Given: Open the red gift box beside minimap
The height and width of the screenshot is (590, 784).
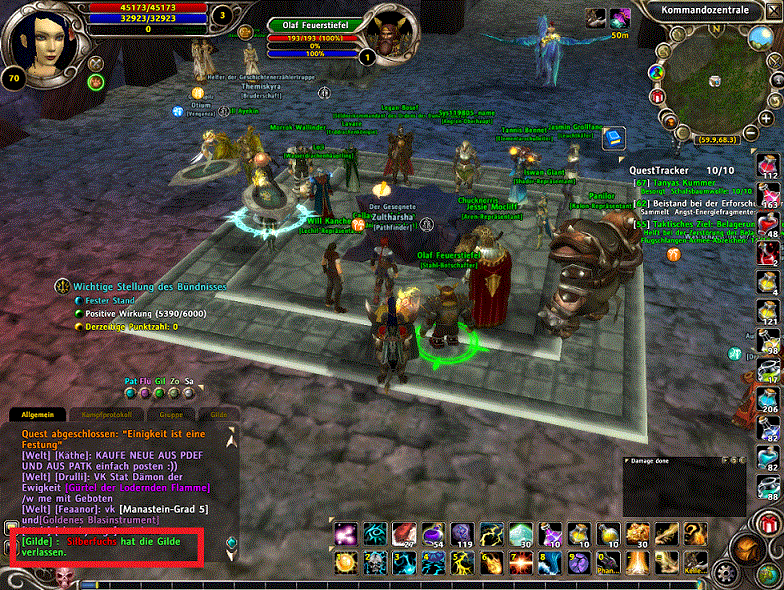Looking at the screenshot, I should pos(657,96).
